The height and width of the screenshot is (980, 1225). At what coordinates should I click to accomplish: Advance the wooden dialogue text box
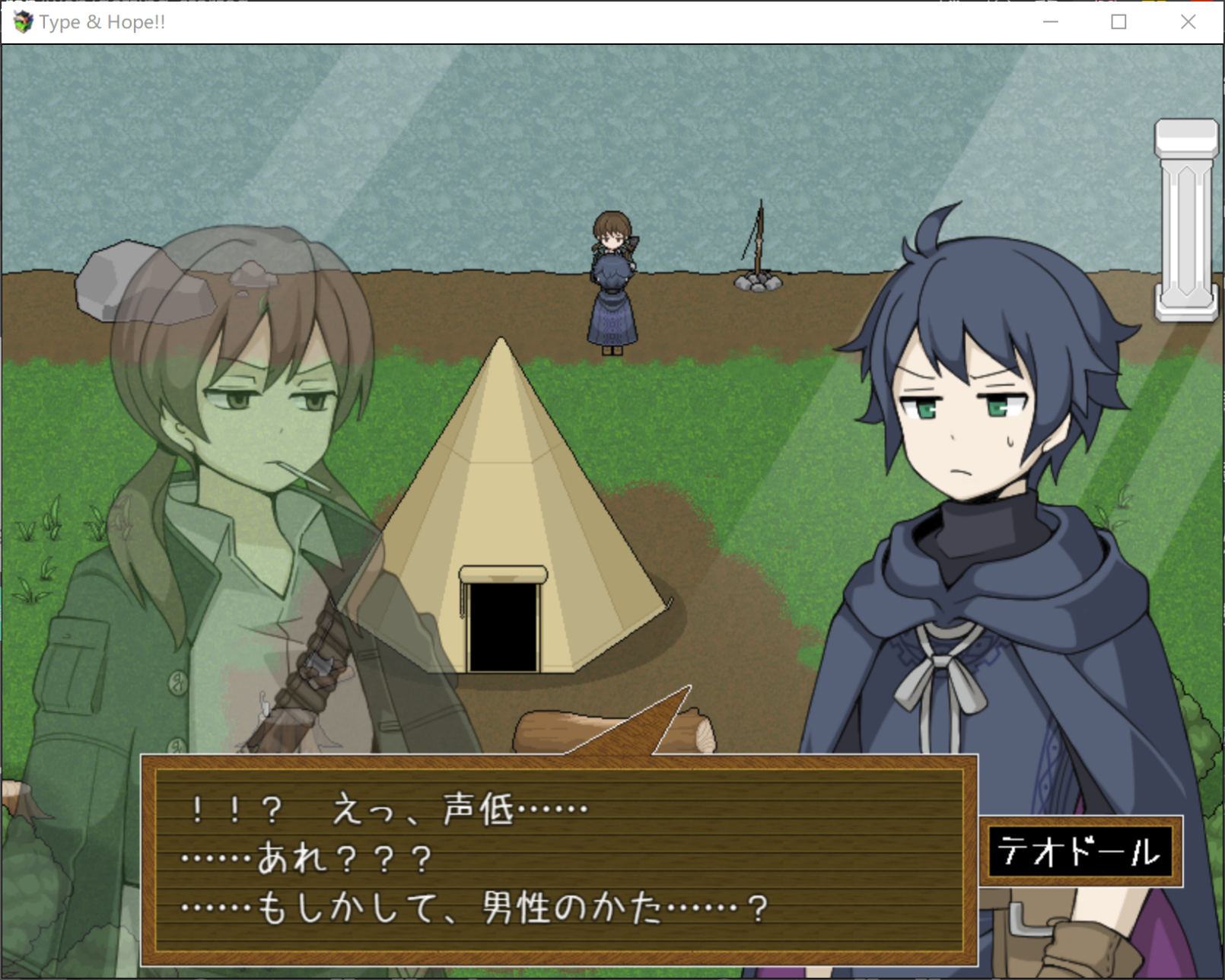pos(558,860)
